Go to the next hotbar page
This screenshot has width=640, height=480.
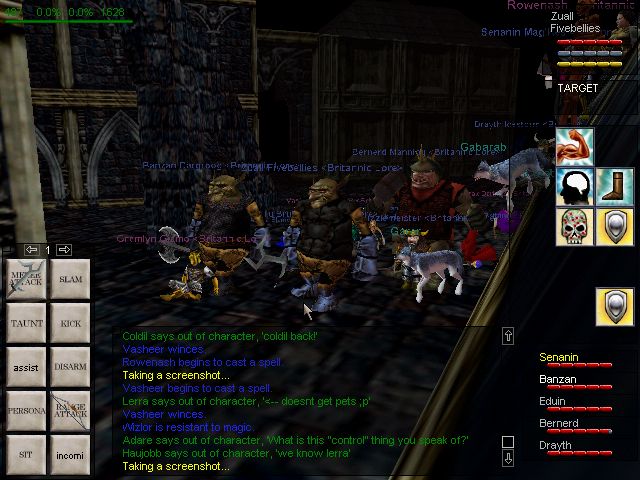pos(64,249)
